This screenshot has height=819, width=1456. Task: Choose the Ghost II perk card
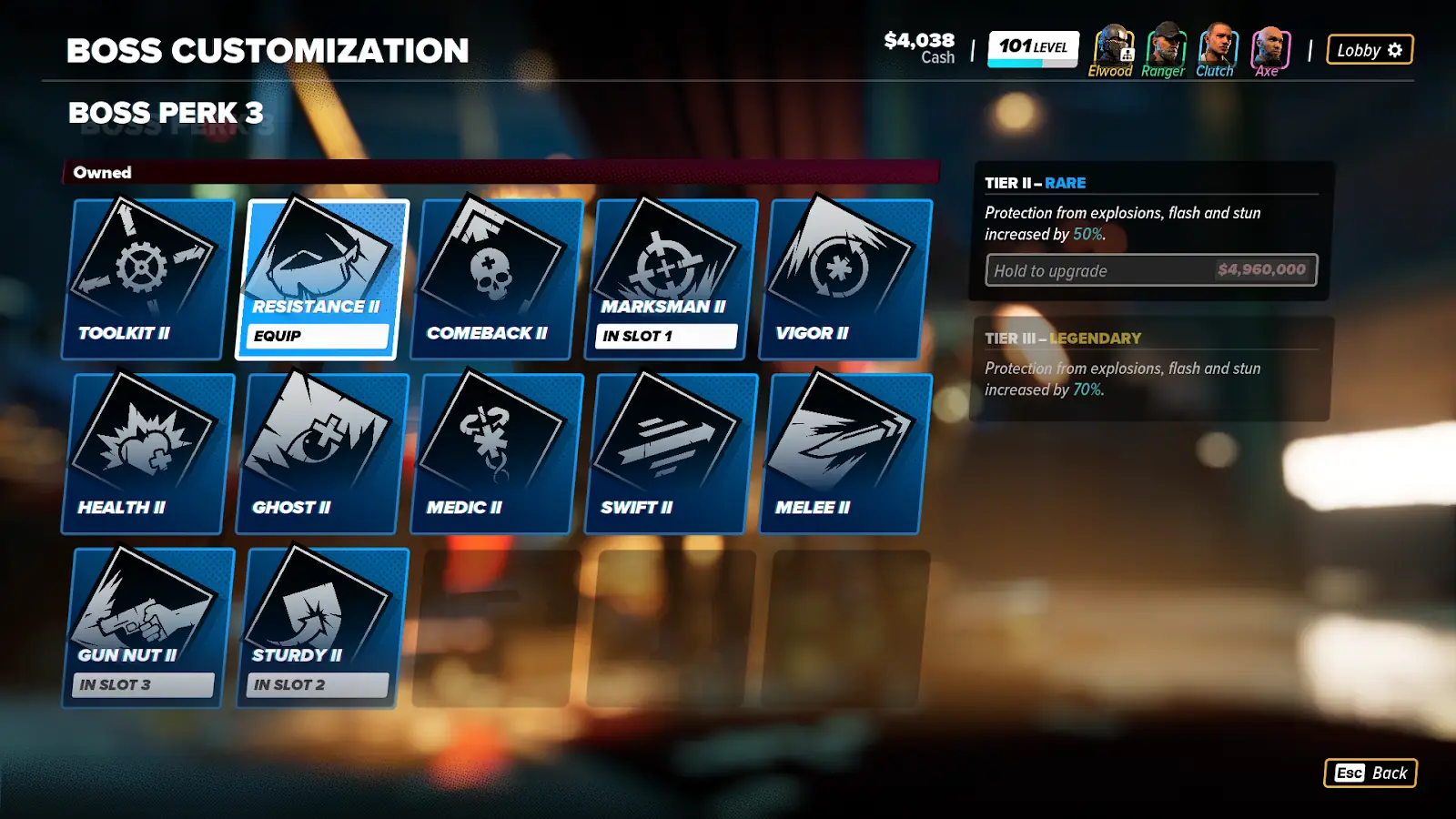[321, 453]
